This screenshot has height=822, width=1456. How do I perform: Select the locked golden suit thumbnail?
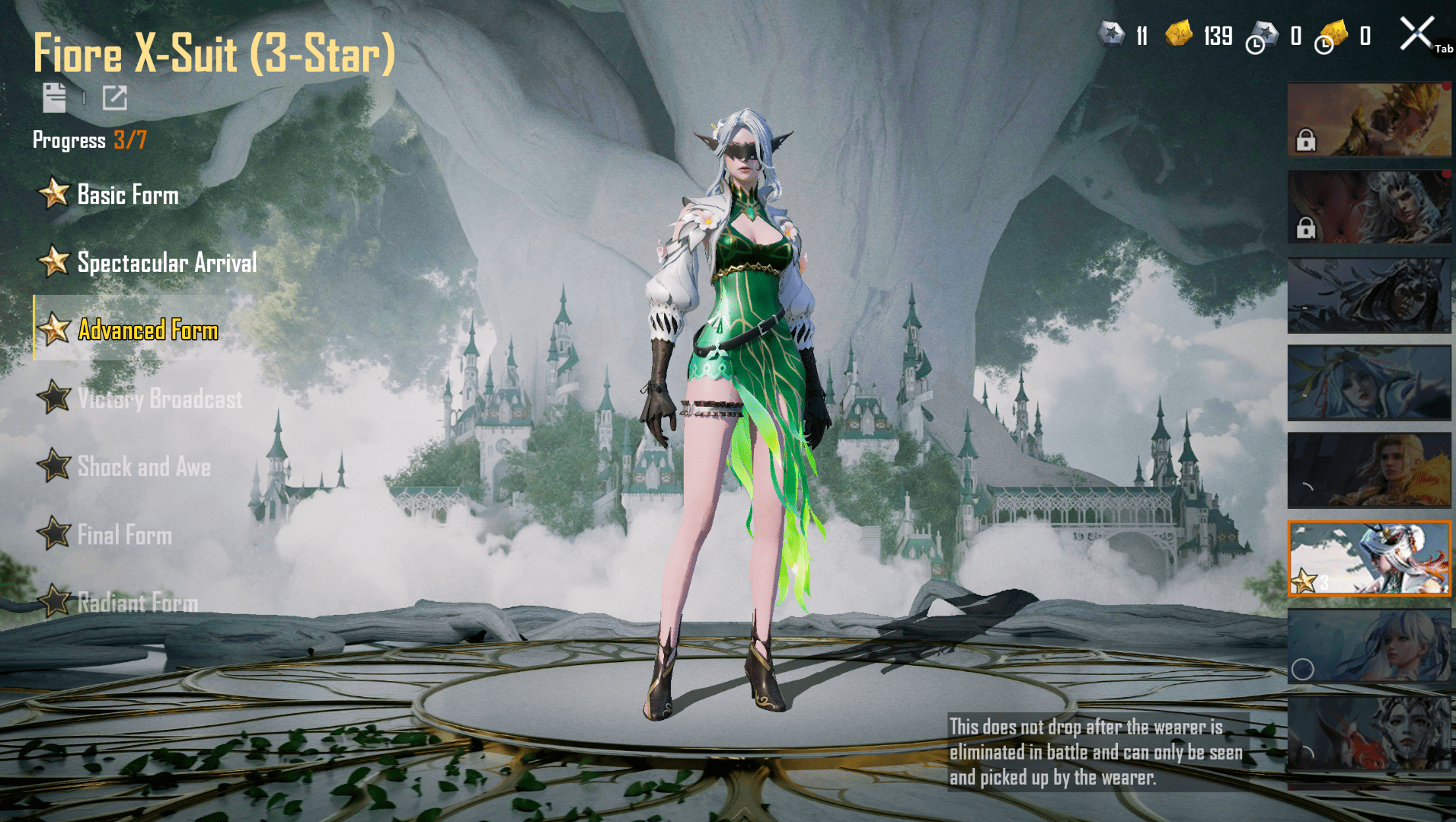point(1368,120)
